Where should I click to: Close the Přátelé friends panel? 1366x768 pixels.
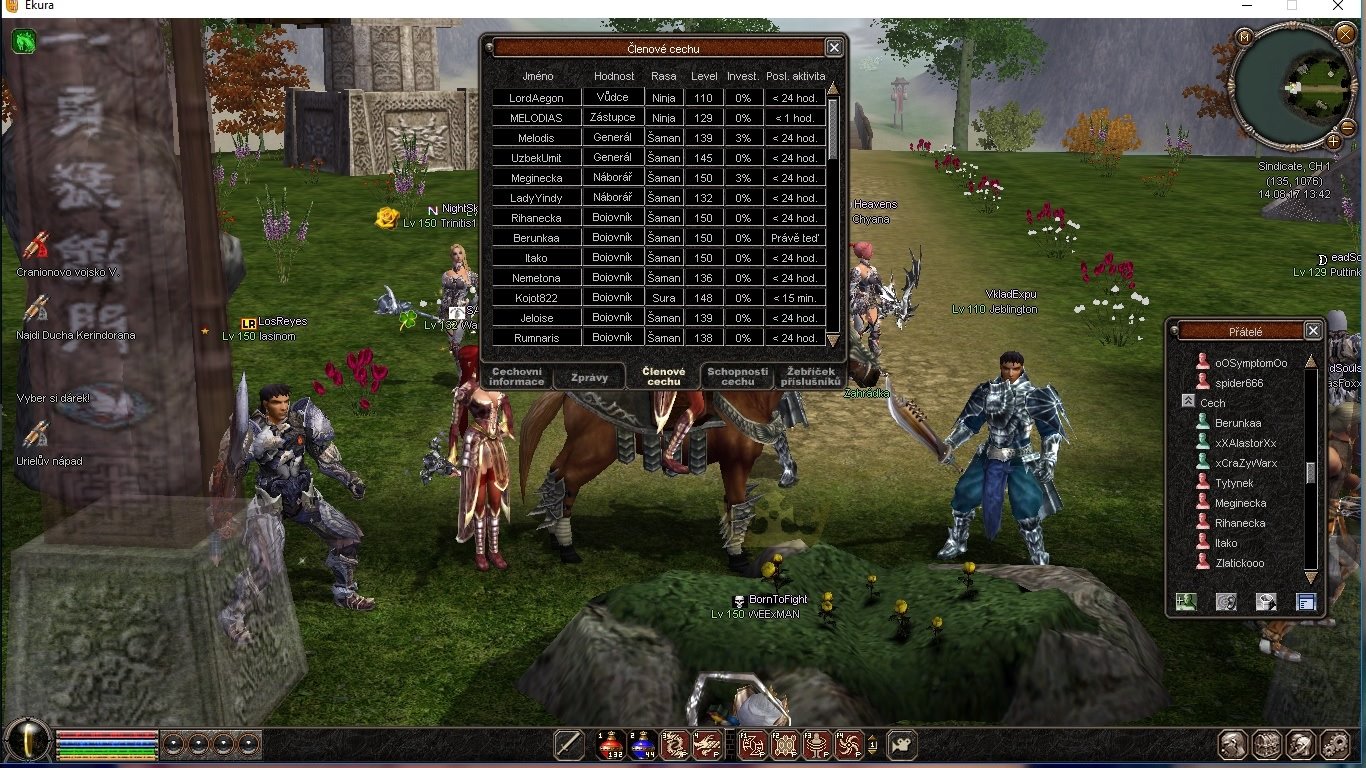(1313, 331)
